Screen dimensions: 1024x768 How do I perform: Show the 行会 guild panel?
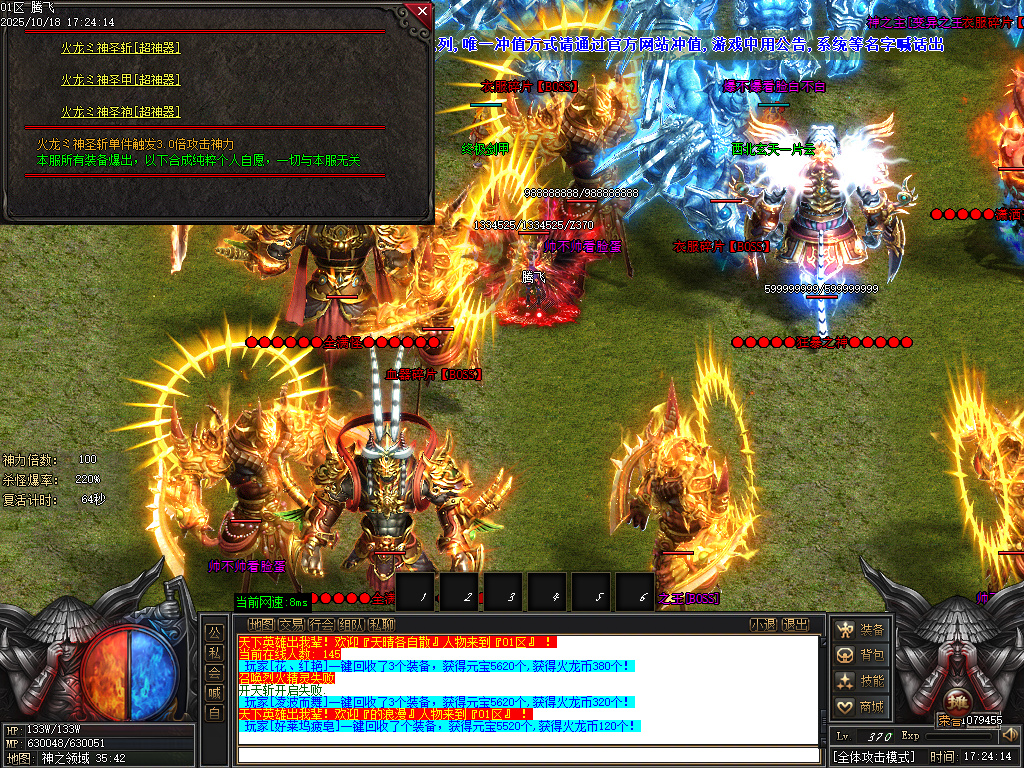coord(321,624)
